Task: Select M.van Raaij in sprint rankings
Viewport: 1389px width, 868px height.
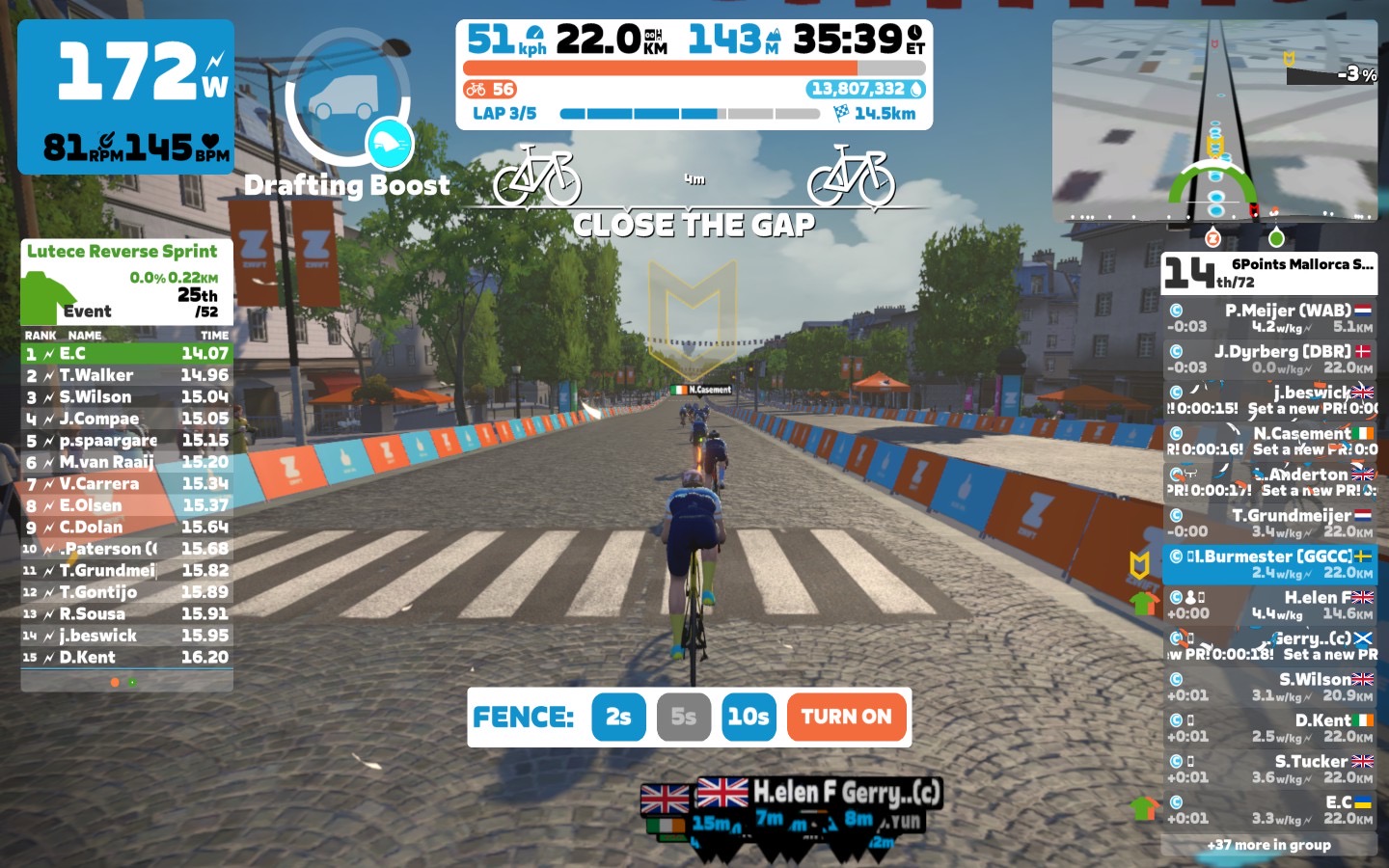Action: coord(126,462)
